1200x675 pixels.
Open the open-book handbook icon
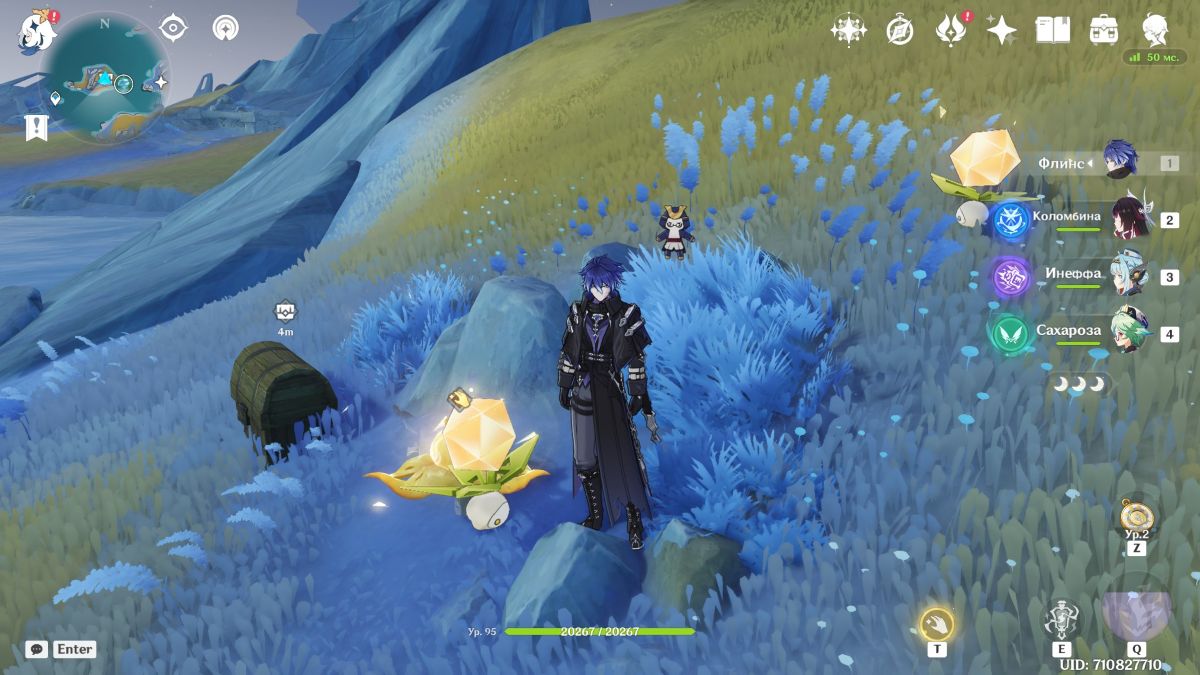tap(1052, 30)
